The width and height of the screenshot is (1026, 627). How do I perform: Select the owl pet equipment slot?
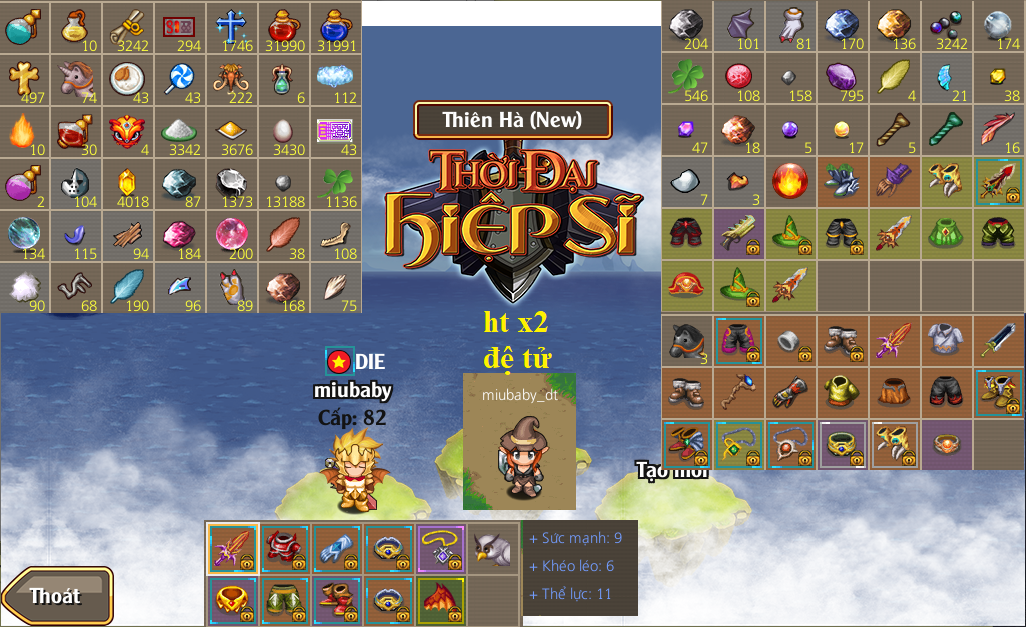click(x=491, y=548)
